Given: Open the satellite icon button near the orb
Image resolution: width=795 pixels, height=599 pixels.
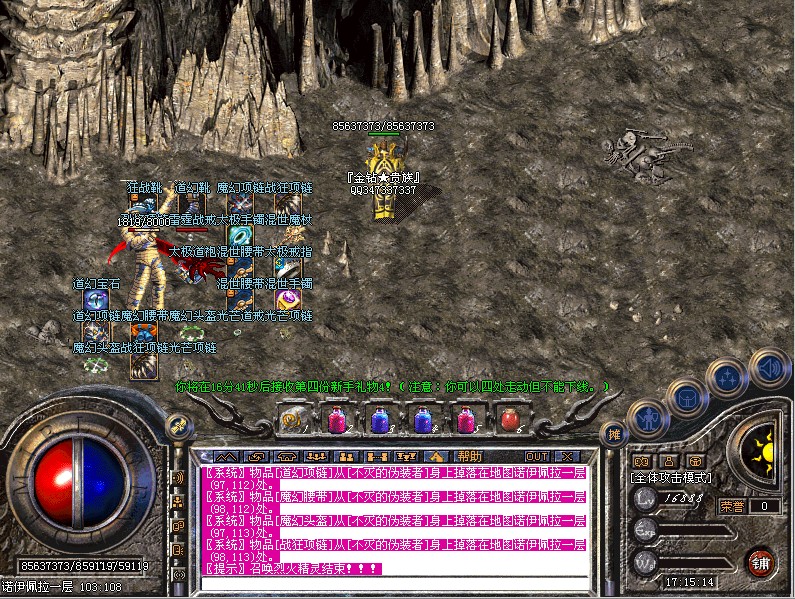Looking at the screenshot, I should pos(180,425).
